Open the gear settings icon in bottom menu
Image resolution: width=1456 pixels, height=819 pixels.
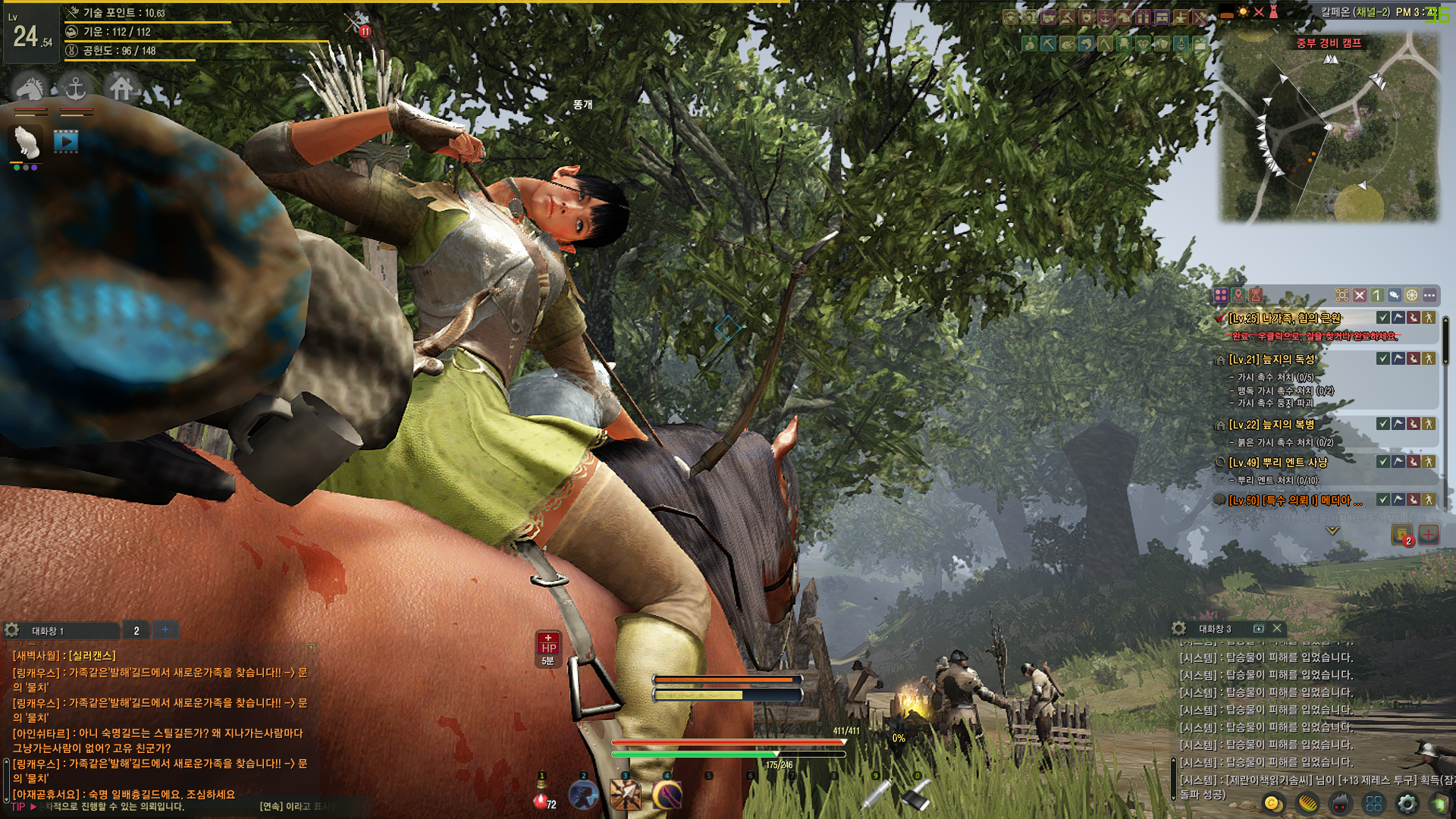click(1407, 803)
